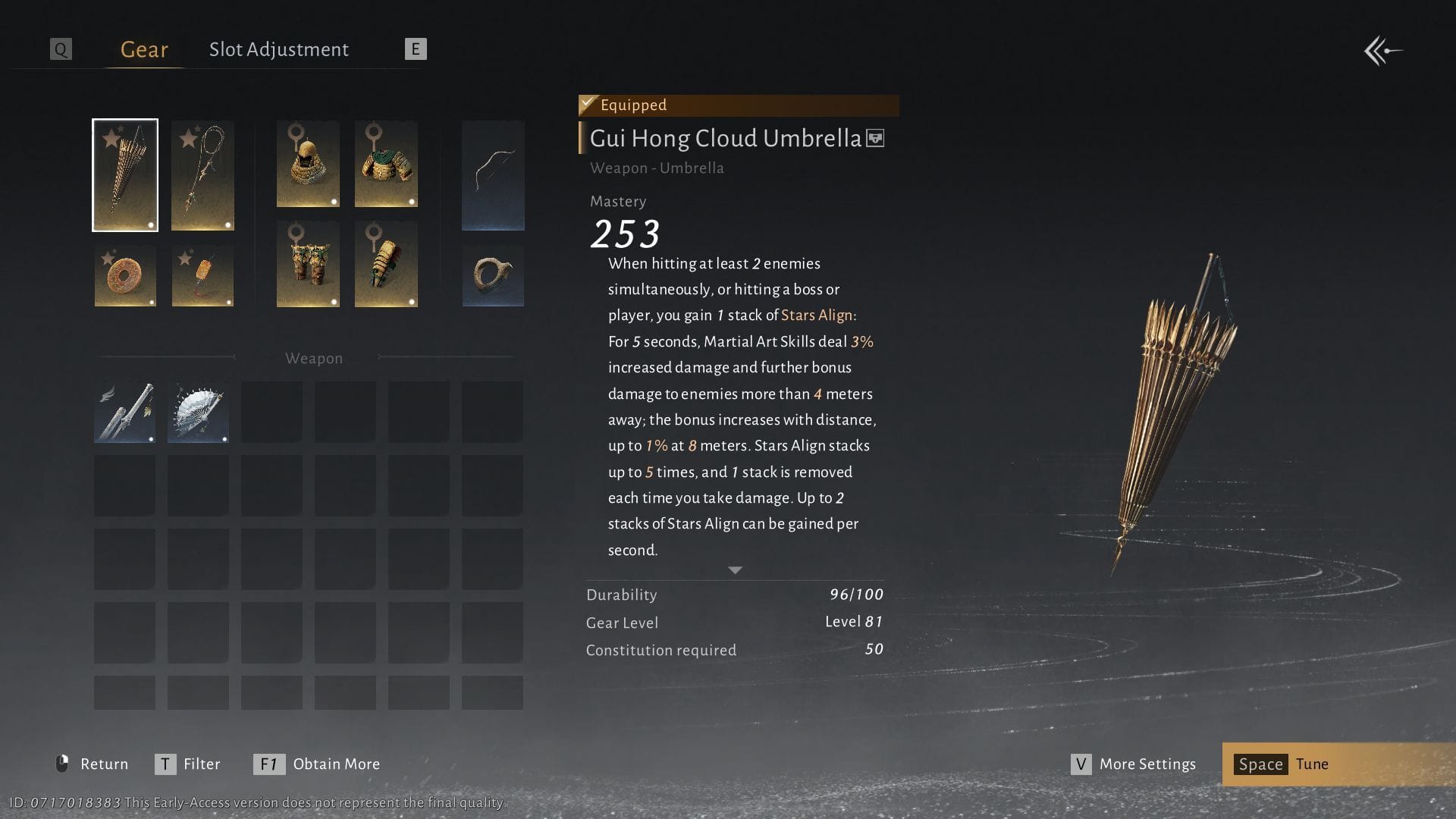
Task: Click the Durability 96/100 value row
Action: [x=734, y=595]
